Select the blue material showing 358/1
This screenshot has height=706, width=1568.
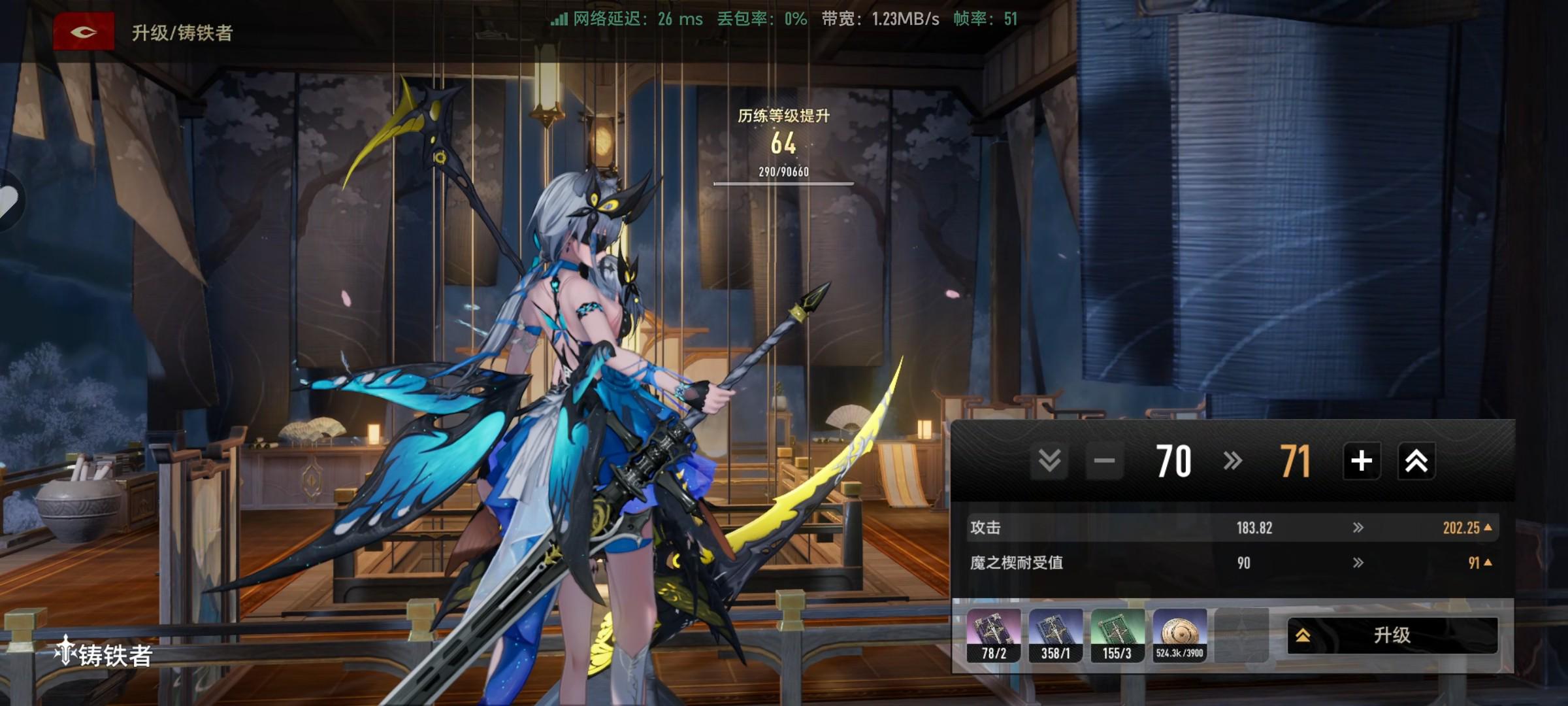[1055, 635]
